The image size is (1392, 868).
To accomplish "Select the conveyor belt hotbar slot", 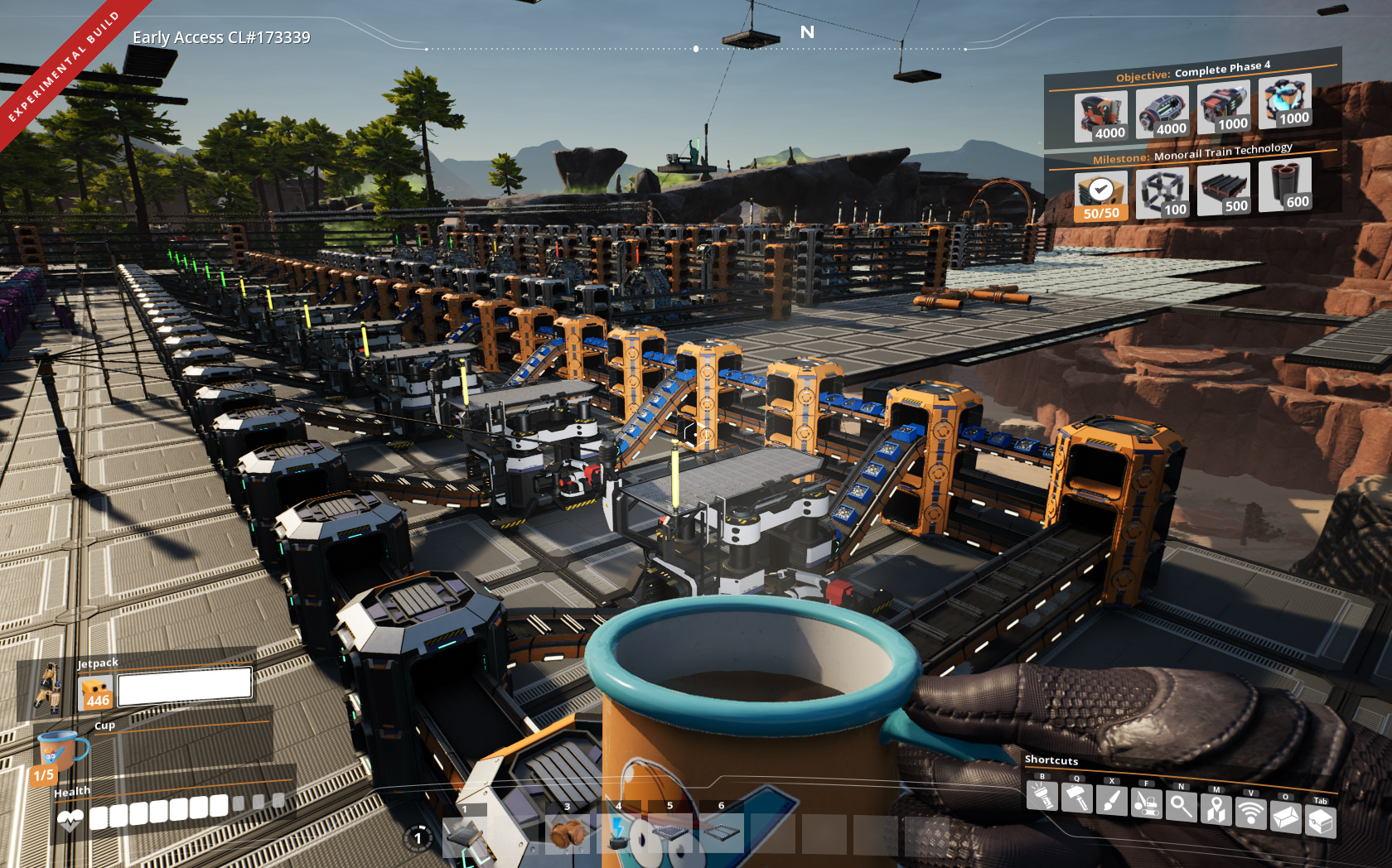I will 465,833.
